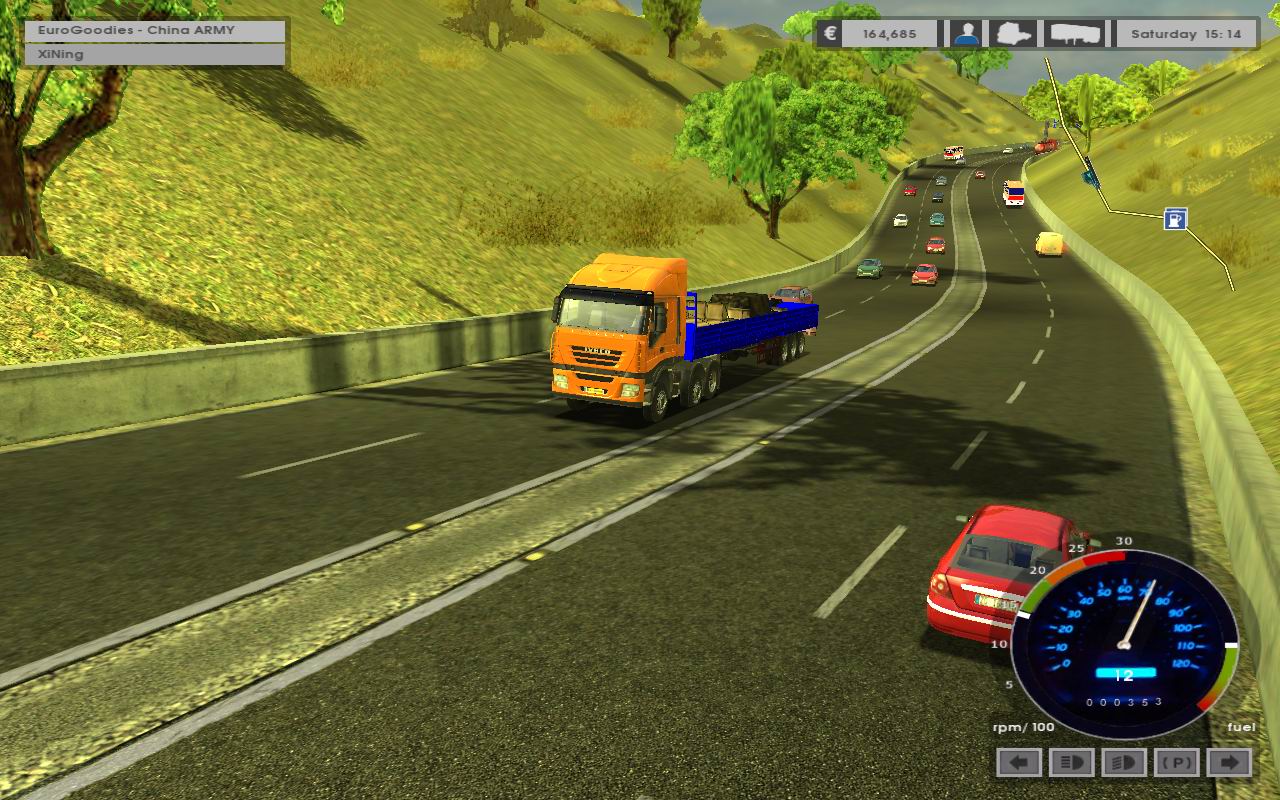Engage the parking brake (P) indicator
1280x800 pixels.
(1176, 763)
